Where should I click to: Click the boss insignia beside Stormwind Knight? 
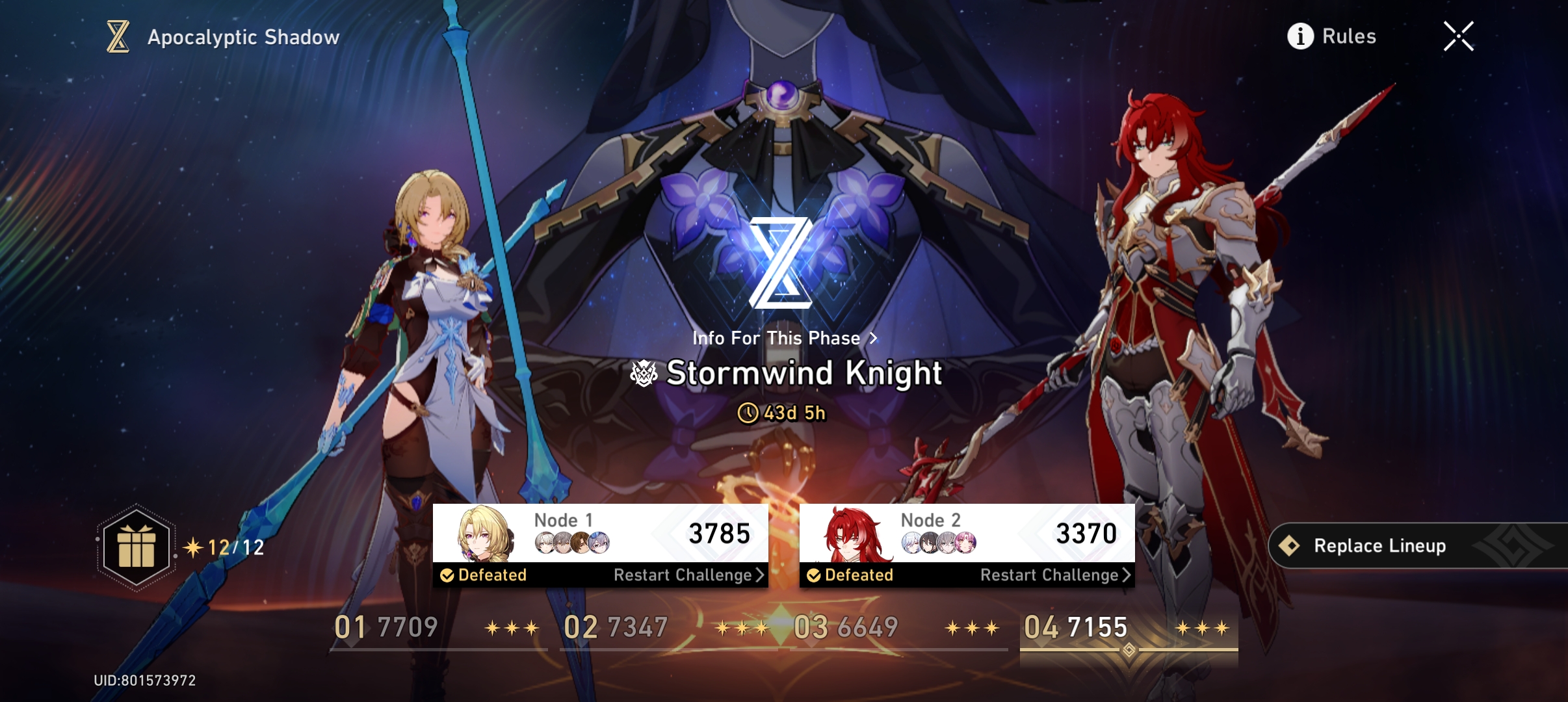[642, 374]
